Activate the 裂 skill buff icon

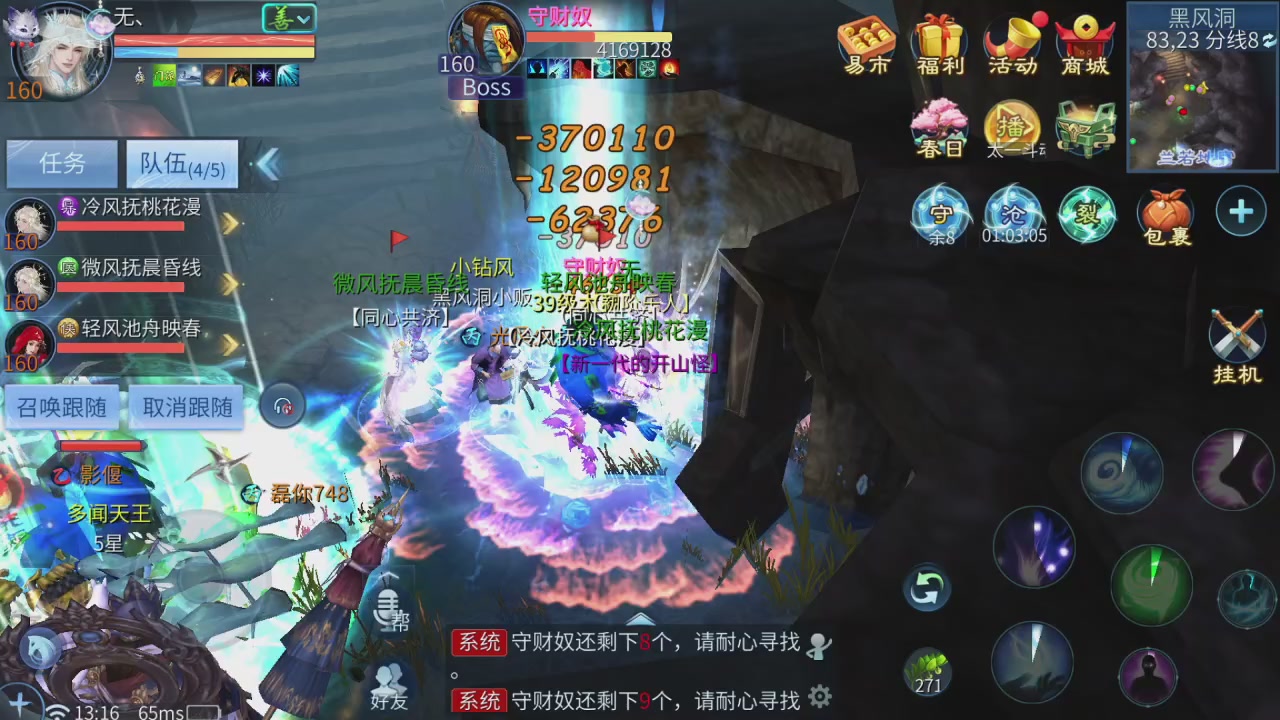(1087, 213)
